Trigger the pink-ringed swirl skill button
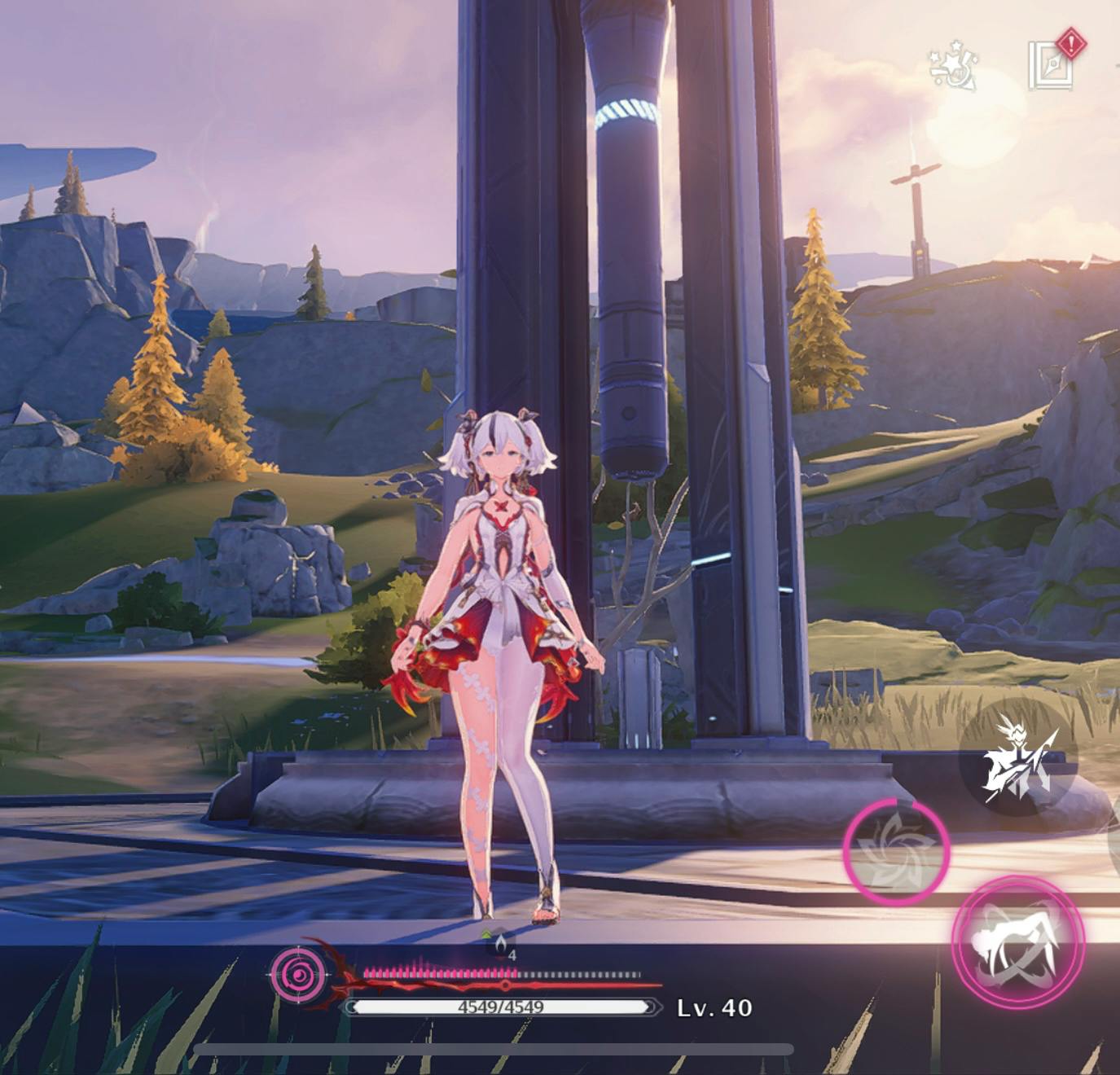Image resolution: width=1120 pixels, height=1075 pixels. (x=895, y=851)
